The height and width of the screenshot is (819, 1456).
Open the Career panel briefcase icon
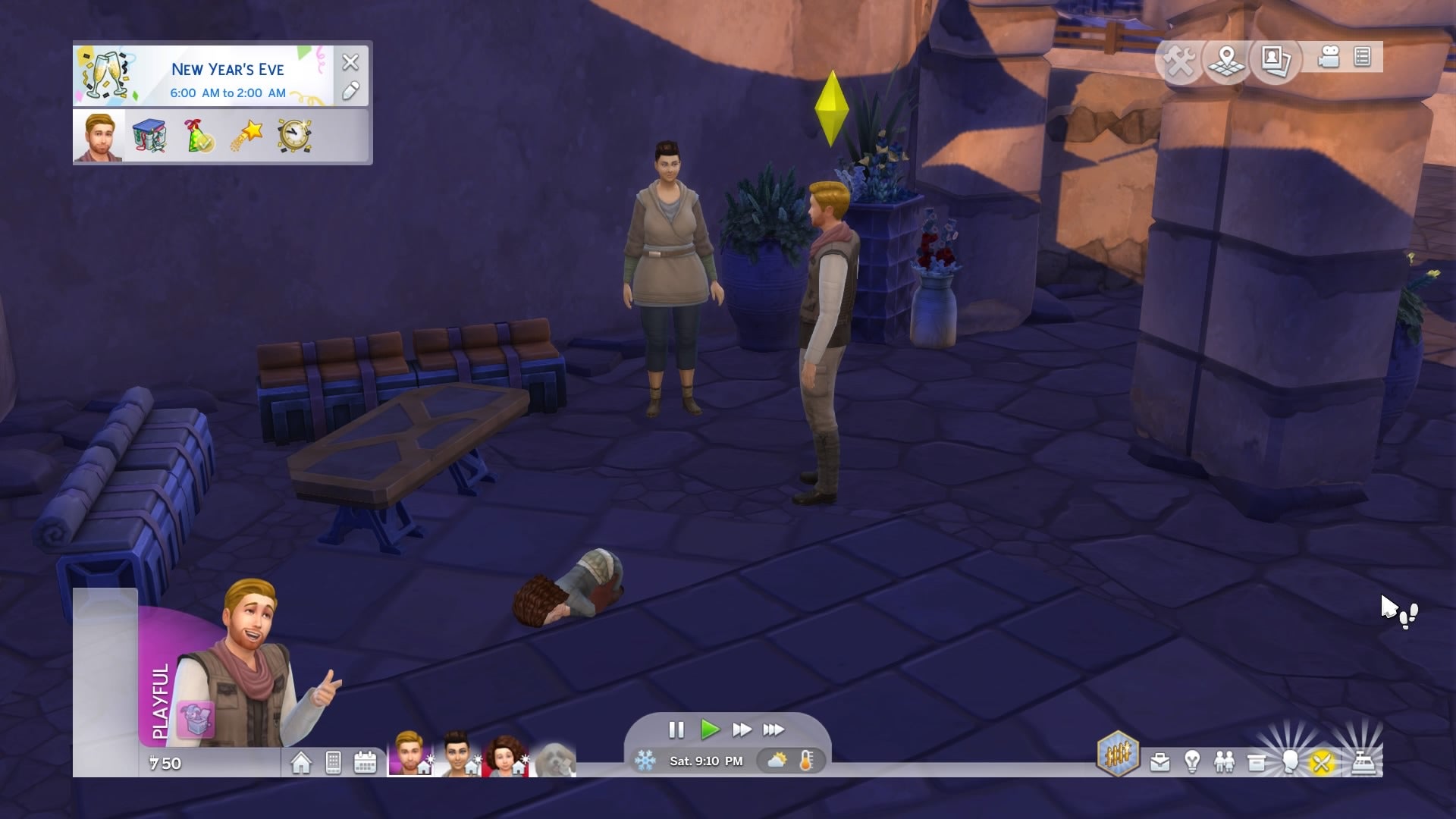(x=1159, y=762)
